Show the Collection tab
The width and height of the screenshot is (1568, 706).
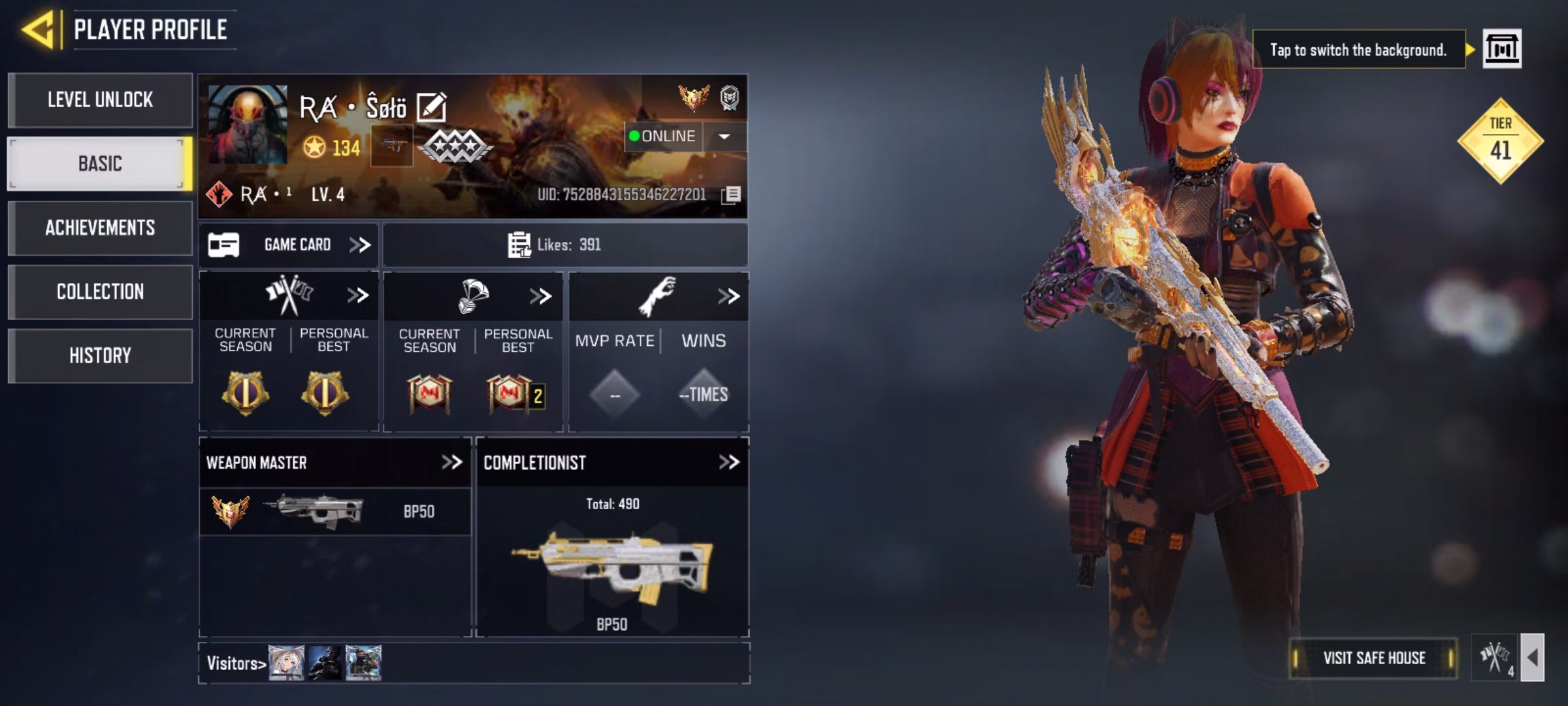[100, 292]
